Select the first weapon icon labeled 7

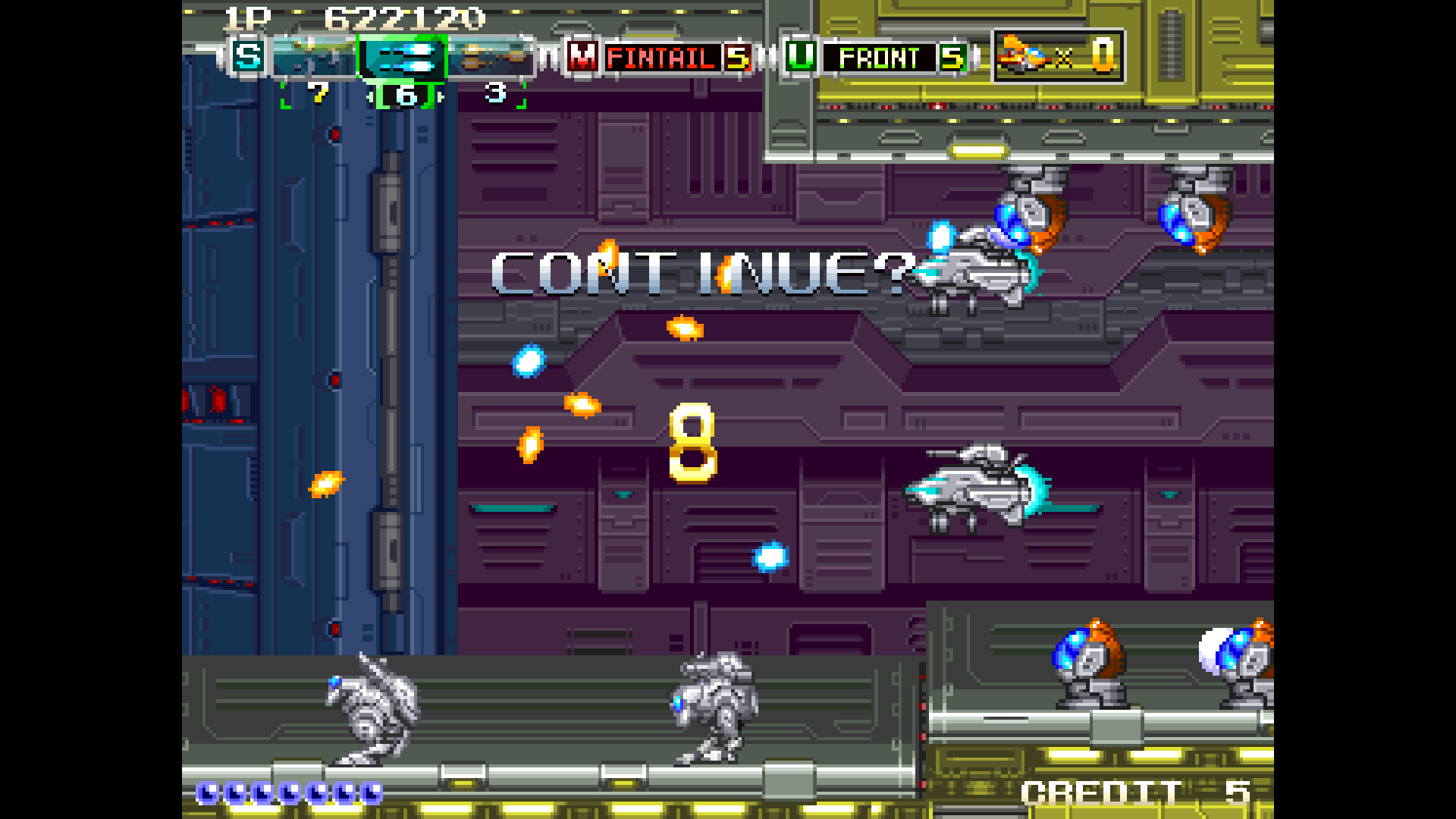pos(316,58)
